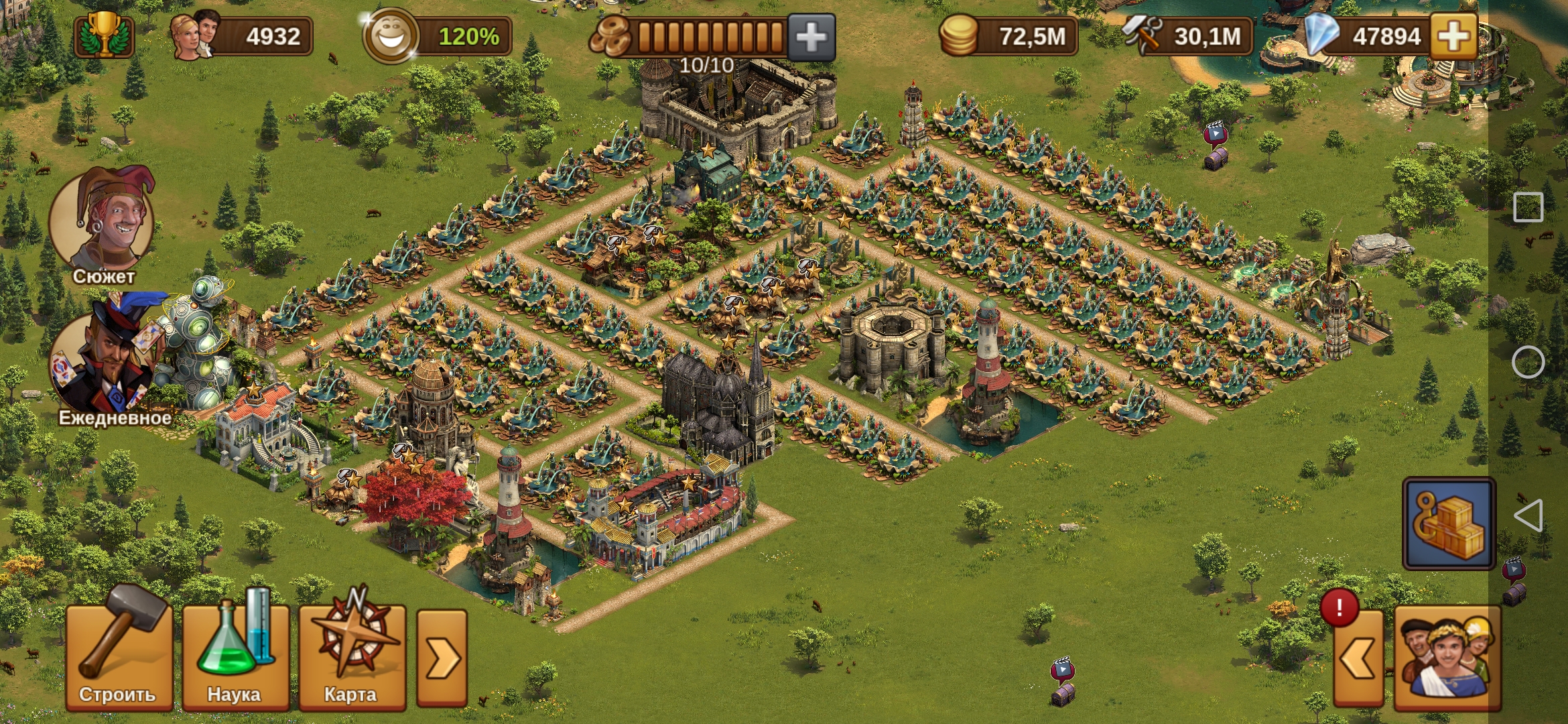Screen dimensions: 1568x724
Task: Buy diamonds with the gold plus button
Action: [x=1453, y=36]
